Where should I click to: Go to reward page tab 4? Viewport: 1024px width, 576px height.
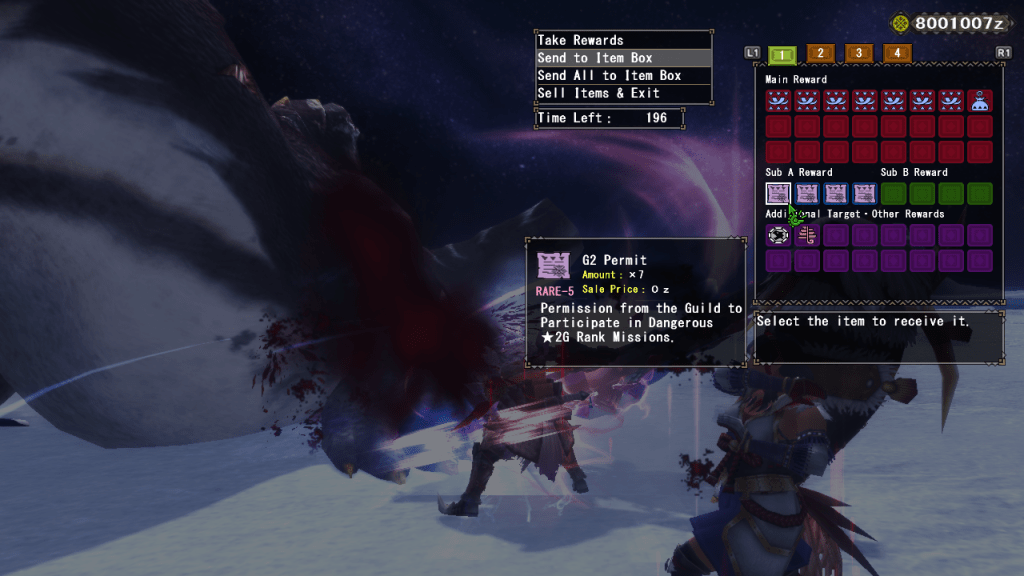pyautogui.click(x=897, y=53)
